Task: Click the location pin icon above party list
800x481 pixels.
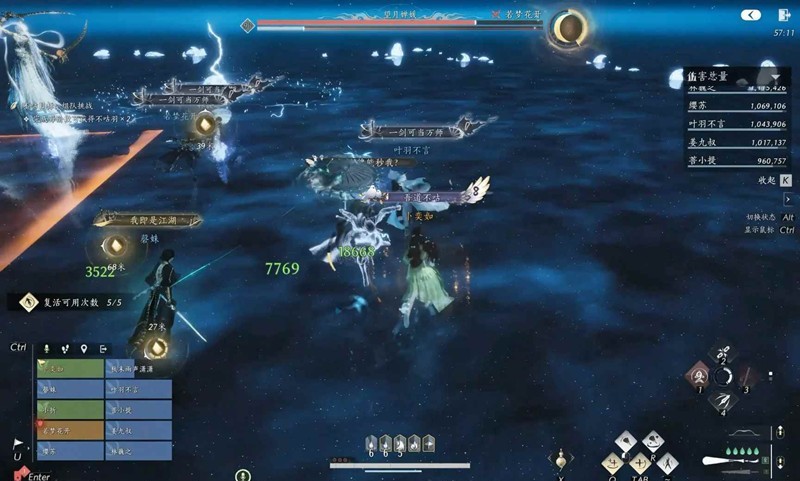Action: [x=85, y=348]
